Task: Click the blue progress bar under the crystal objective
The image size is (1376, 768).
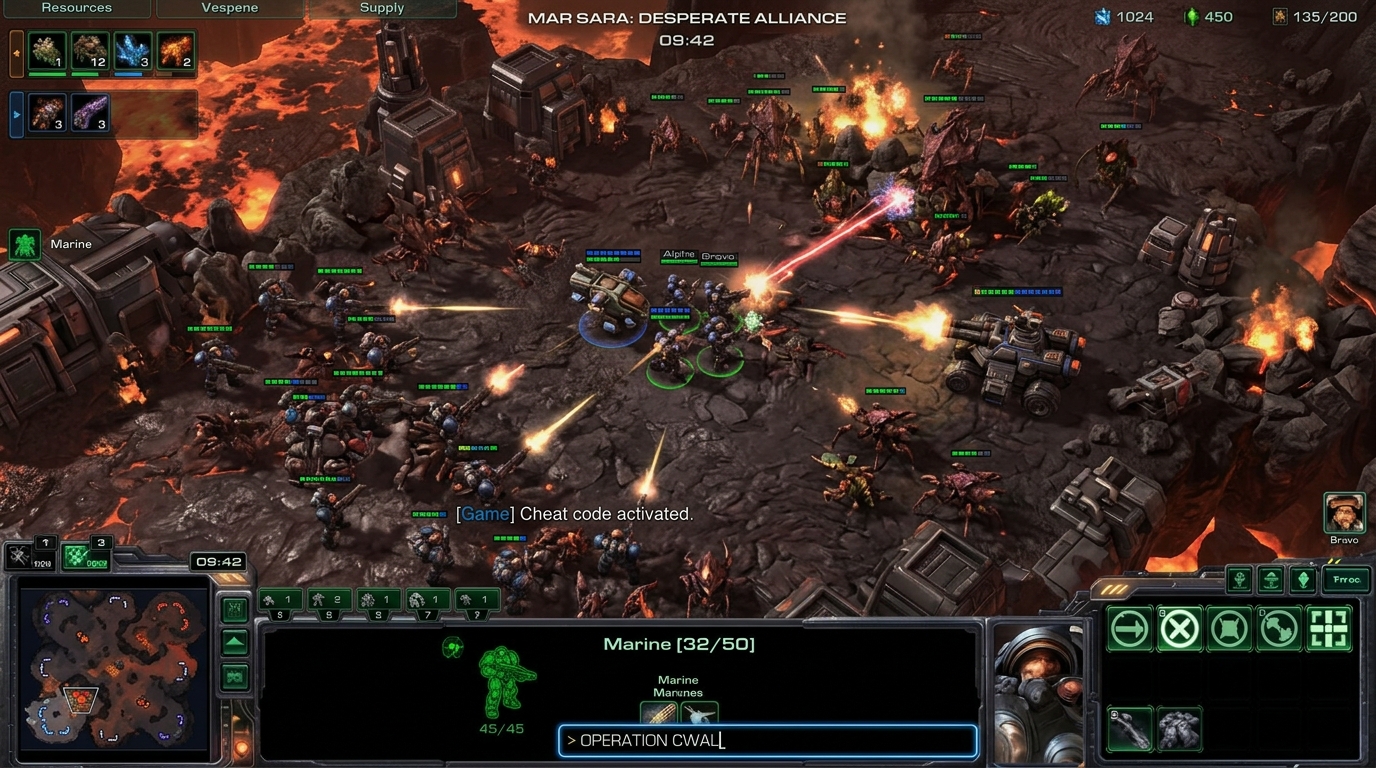Action: (x=128, y=73)
